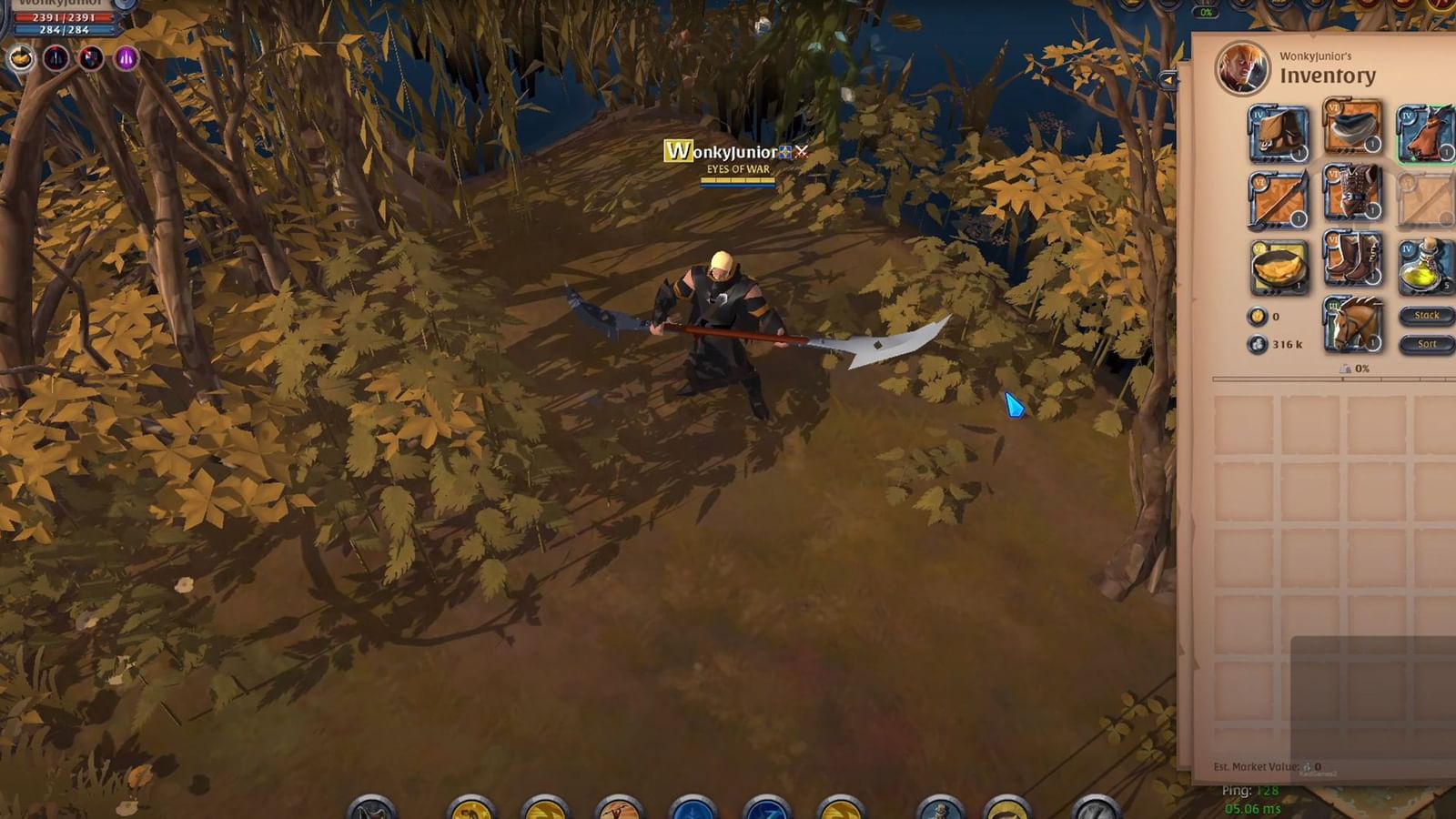This screenshot has height=819, width=1456.
Task: Toggle the red shield buff icon
Action: 90,57
